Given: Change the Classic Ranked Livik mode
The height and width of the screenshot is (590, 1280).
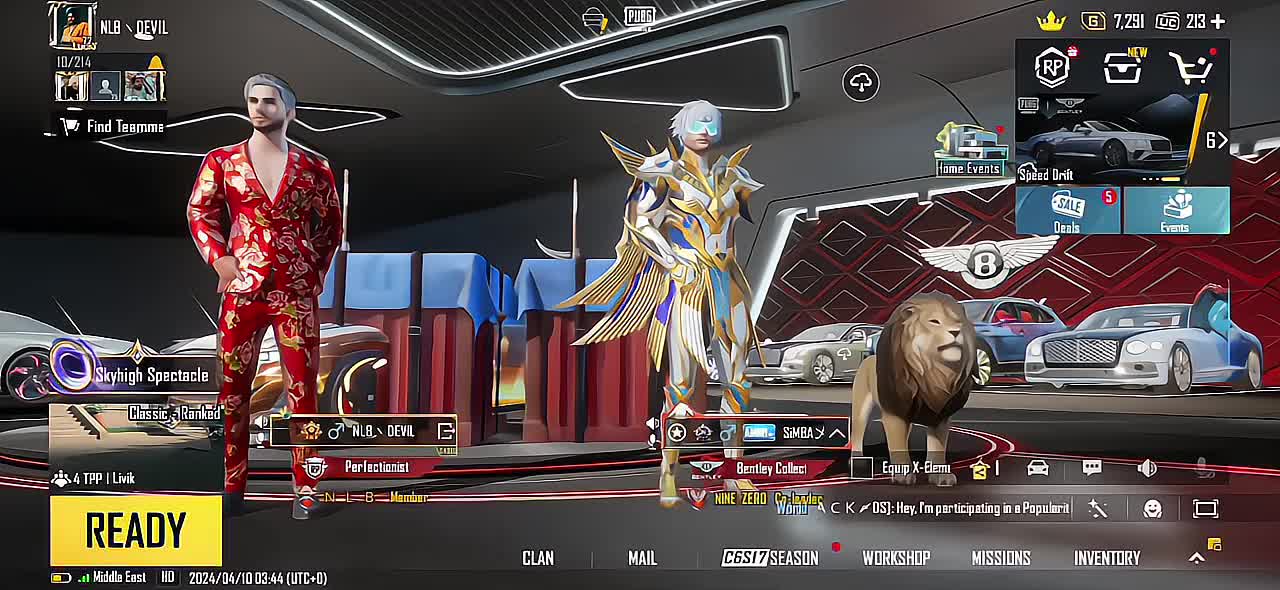Looking at the screenshot, I should point(135,445).
